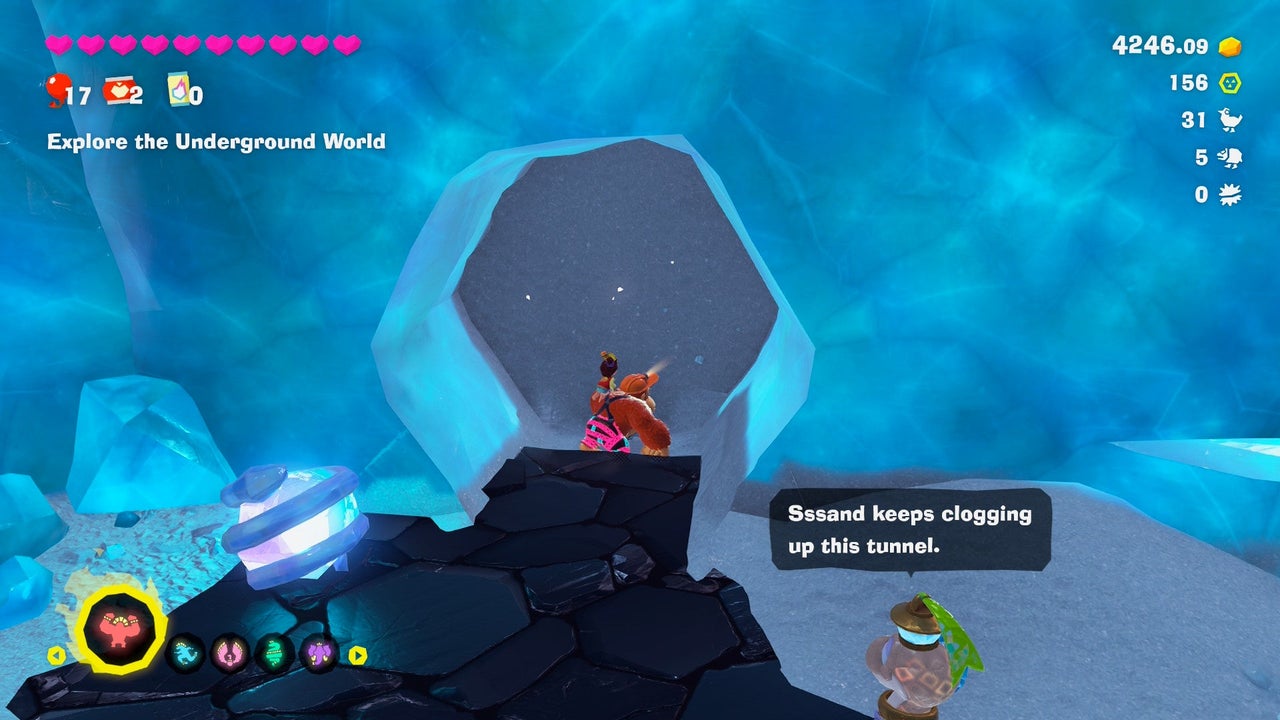The image size is (1280, 720).
Task: Select the yellow juice carton item icon
Action: coord(178,89)
